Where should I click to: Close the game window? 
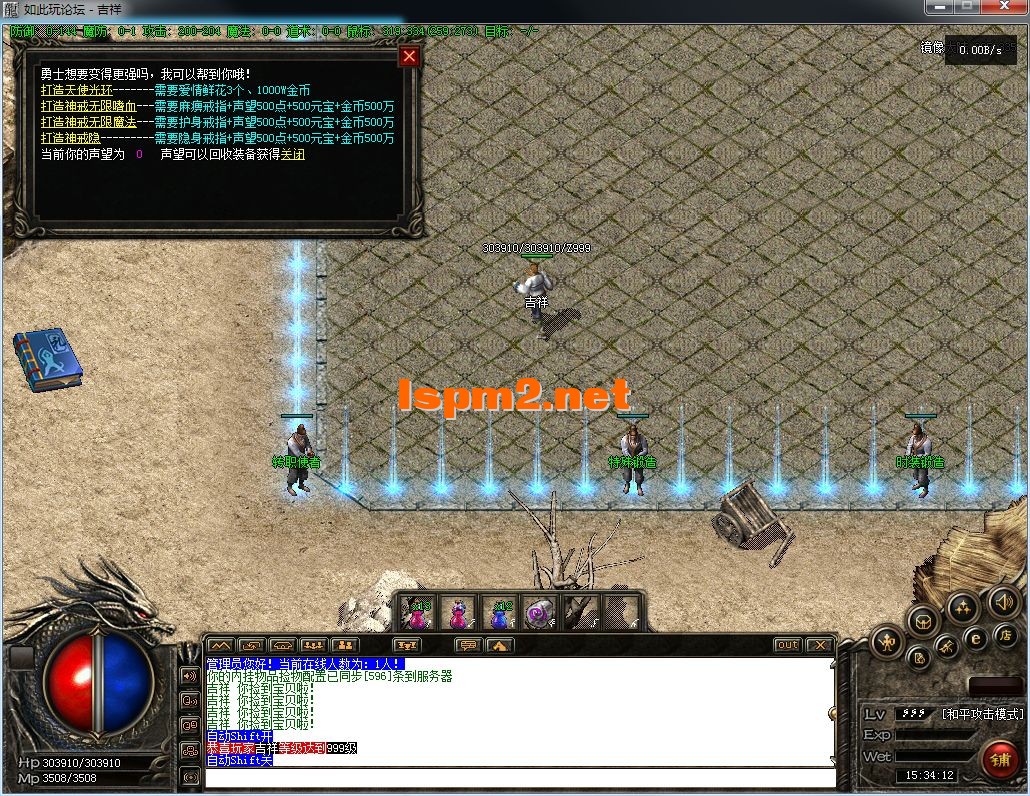point(1003,7)
